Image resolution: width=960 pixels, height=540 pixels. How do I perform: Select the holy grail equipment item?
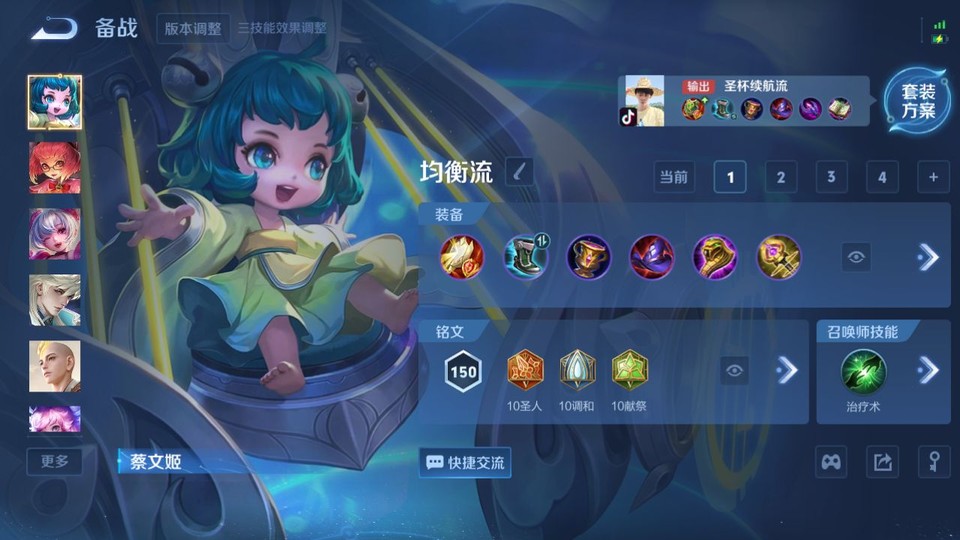point(588,257)
